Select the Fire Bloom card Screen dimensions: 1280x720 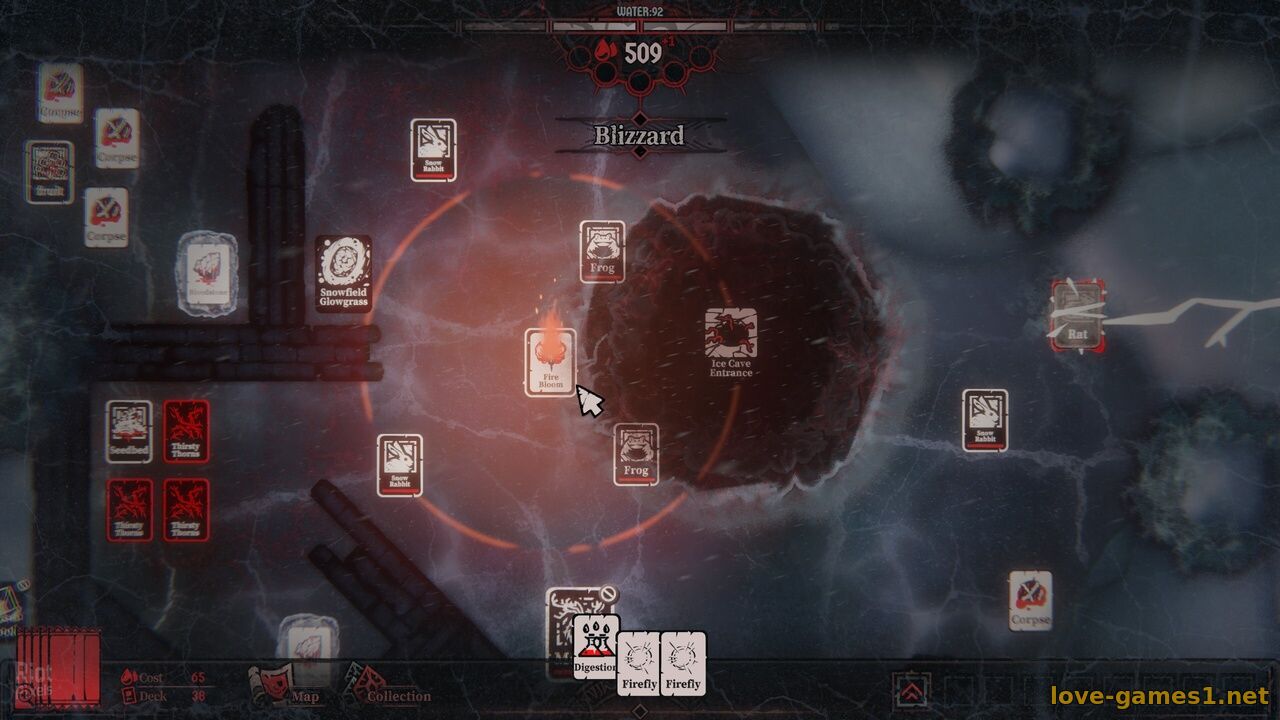[551, 361]
